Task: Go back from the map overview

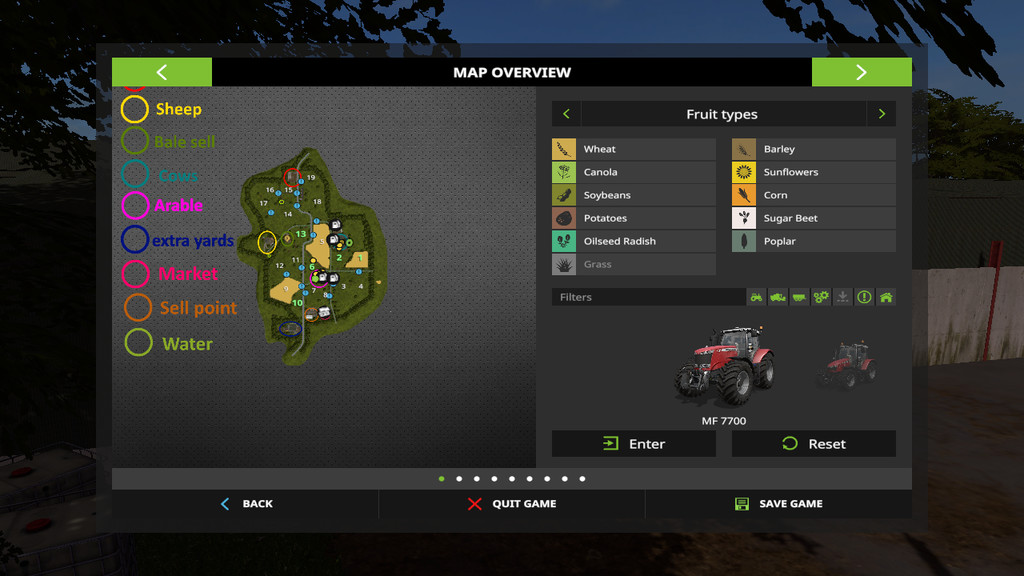Action: [246, 504]
